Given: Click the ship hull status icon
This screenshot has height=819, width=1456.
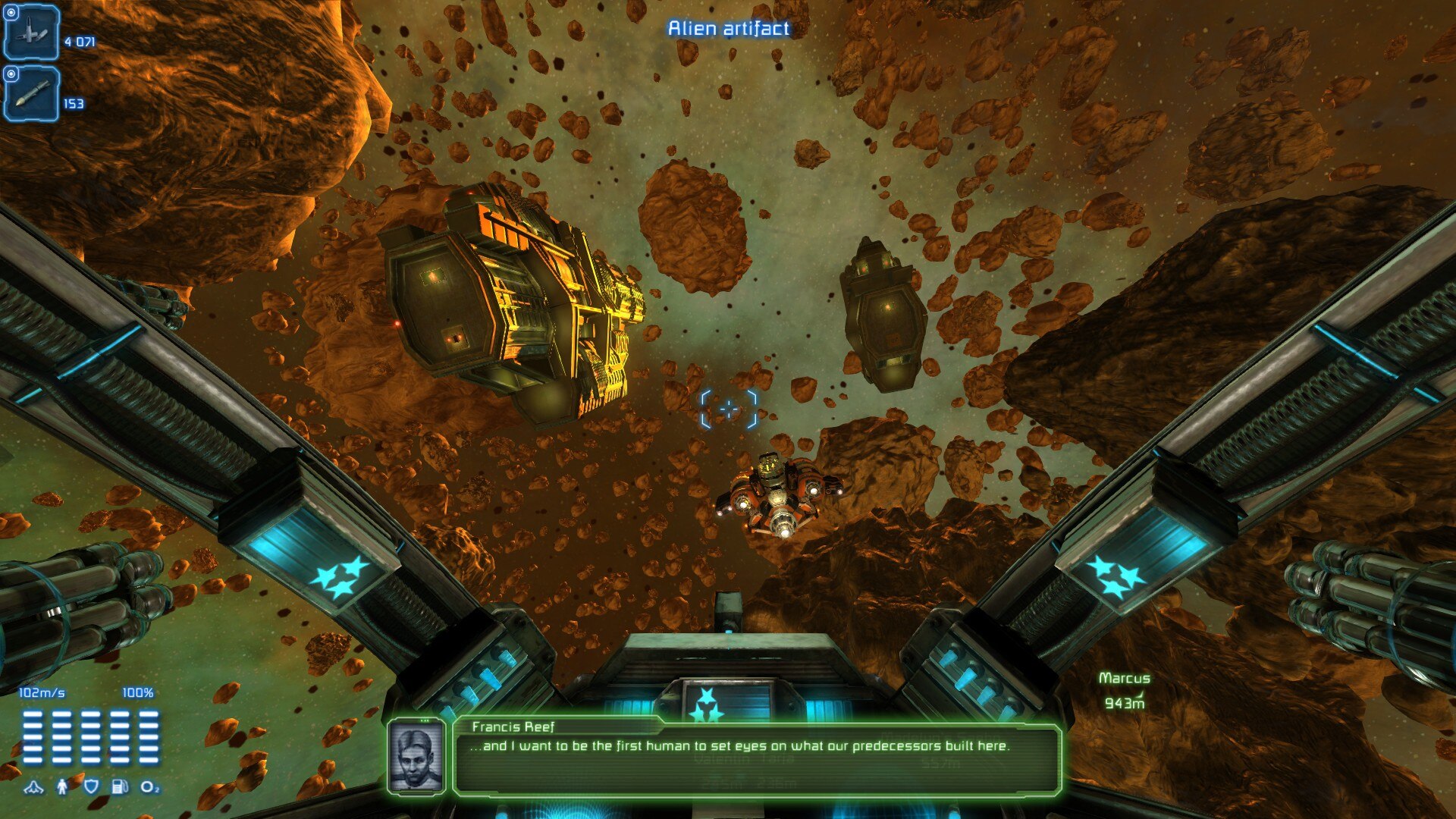Looking at the screenshot, I should tap(33, 787).
